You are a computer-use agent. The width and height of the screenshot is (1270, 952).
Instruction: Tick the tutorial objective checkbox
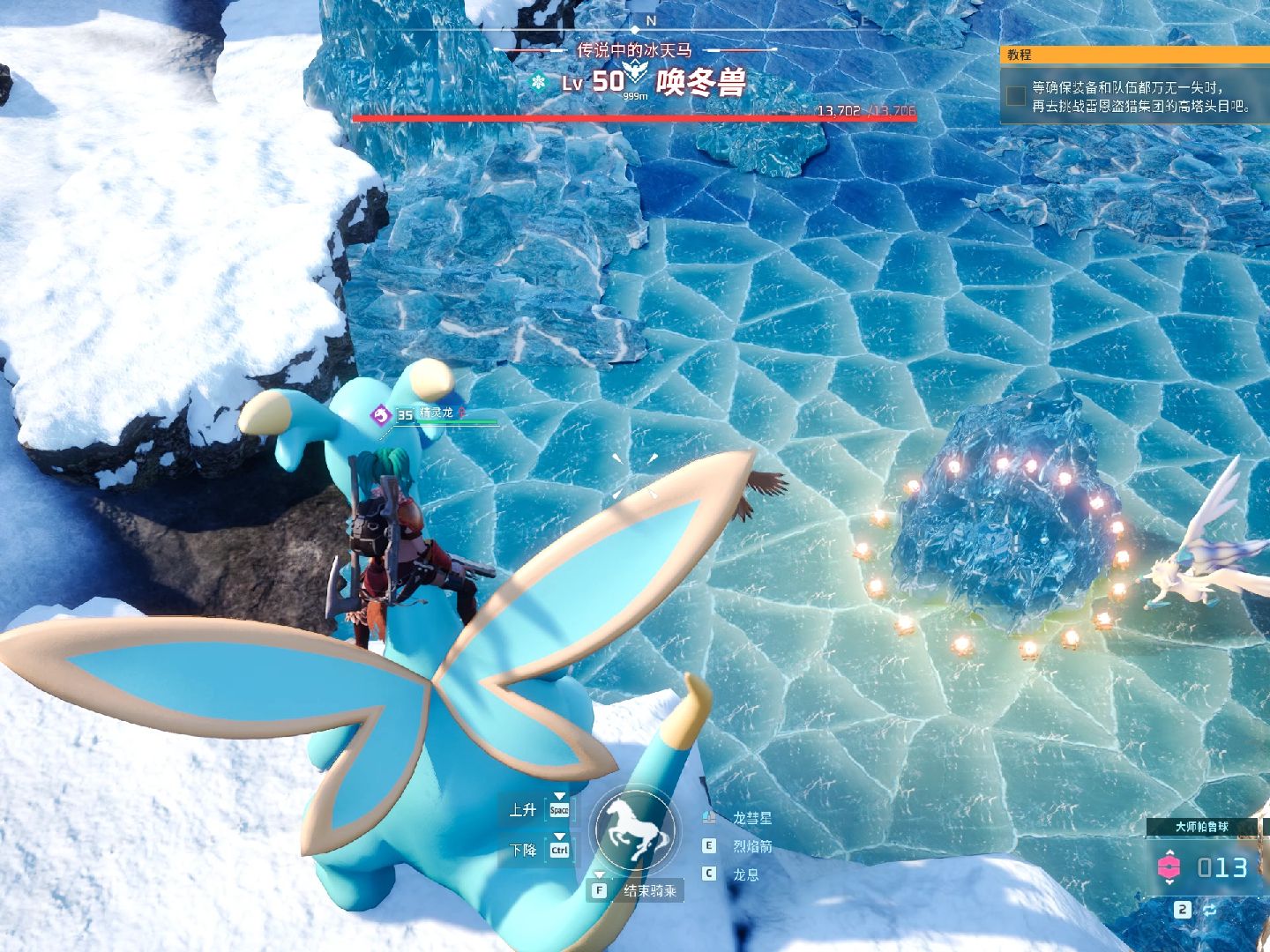coord(1017,95)
